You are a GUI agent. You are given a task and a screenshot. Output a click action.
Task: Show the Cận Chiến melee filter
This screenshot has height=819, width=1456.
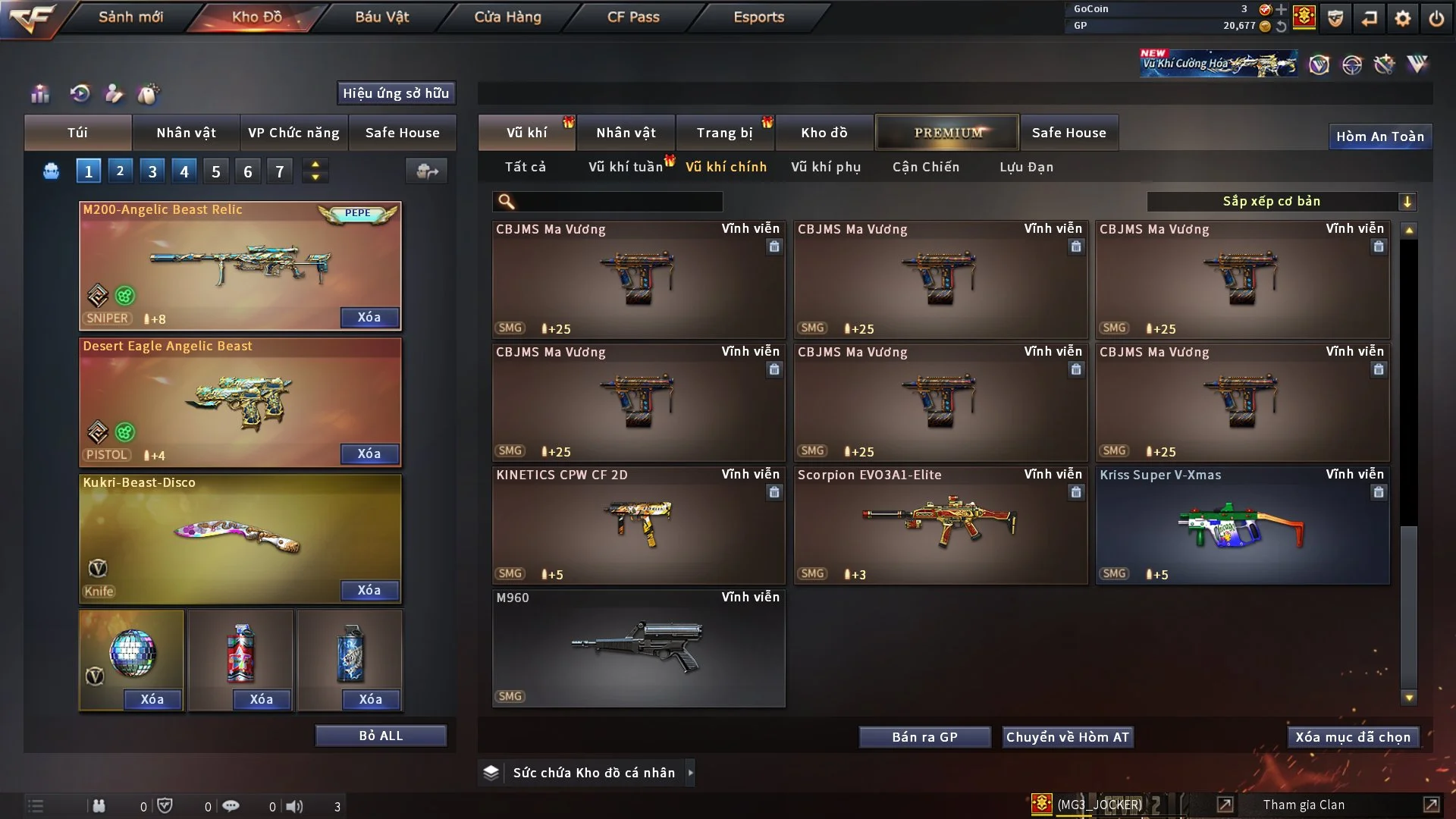point(925,167)
